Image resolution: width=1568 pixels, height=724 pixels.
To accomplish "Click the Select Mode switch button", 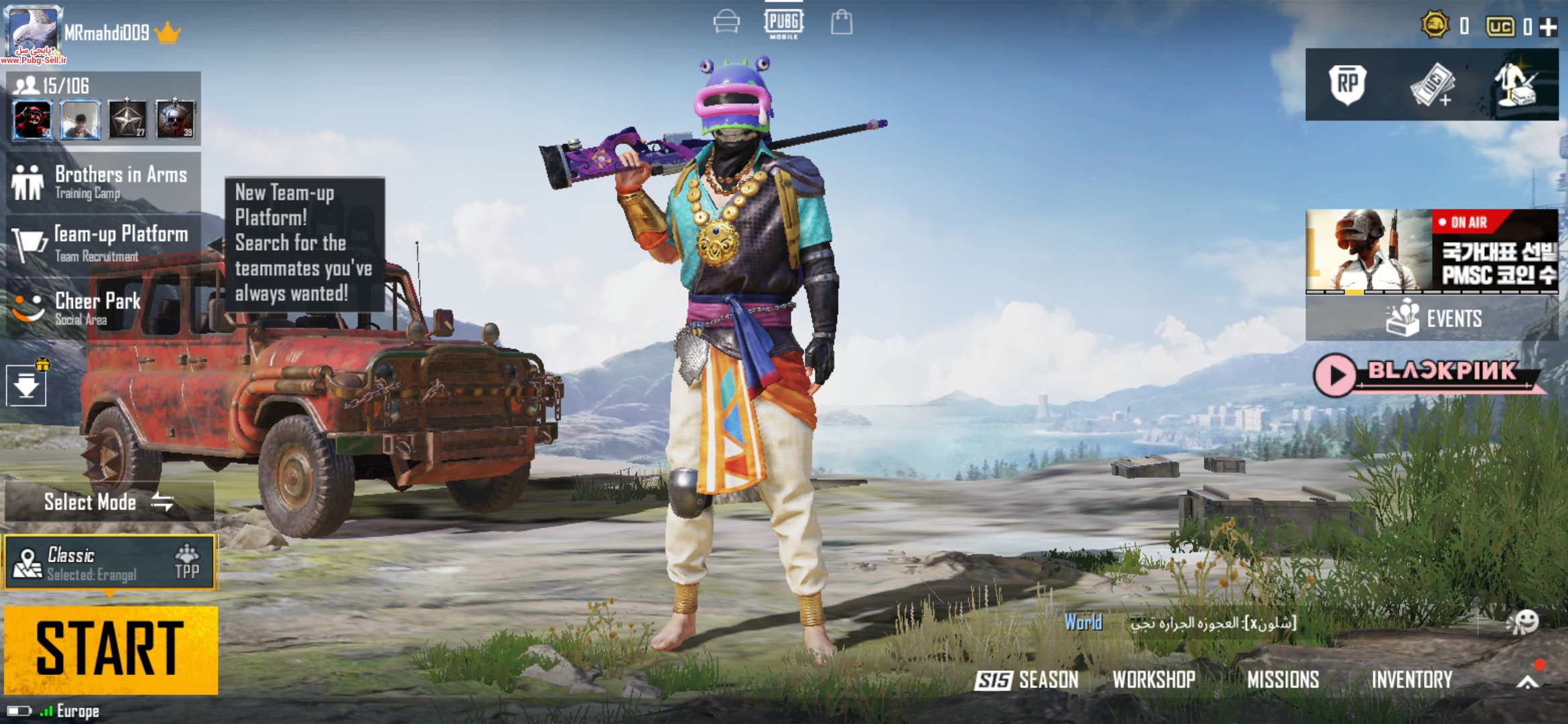I will coord(109,502).
